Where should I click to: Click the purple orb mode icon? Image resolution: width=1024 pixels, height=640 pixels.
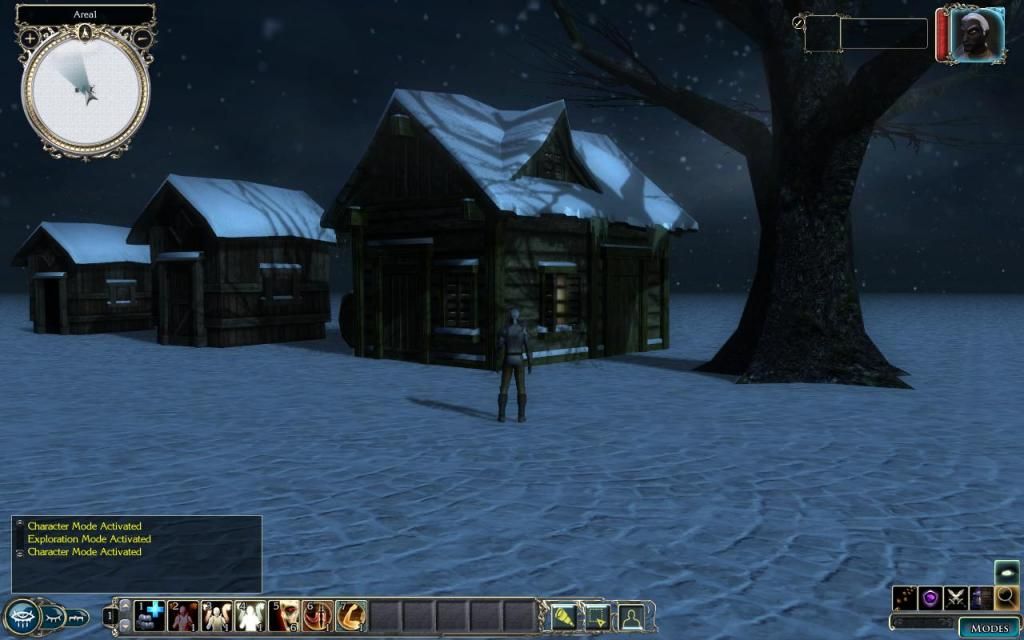coord(930,598)
